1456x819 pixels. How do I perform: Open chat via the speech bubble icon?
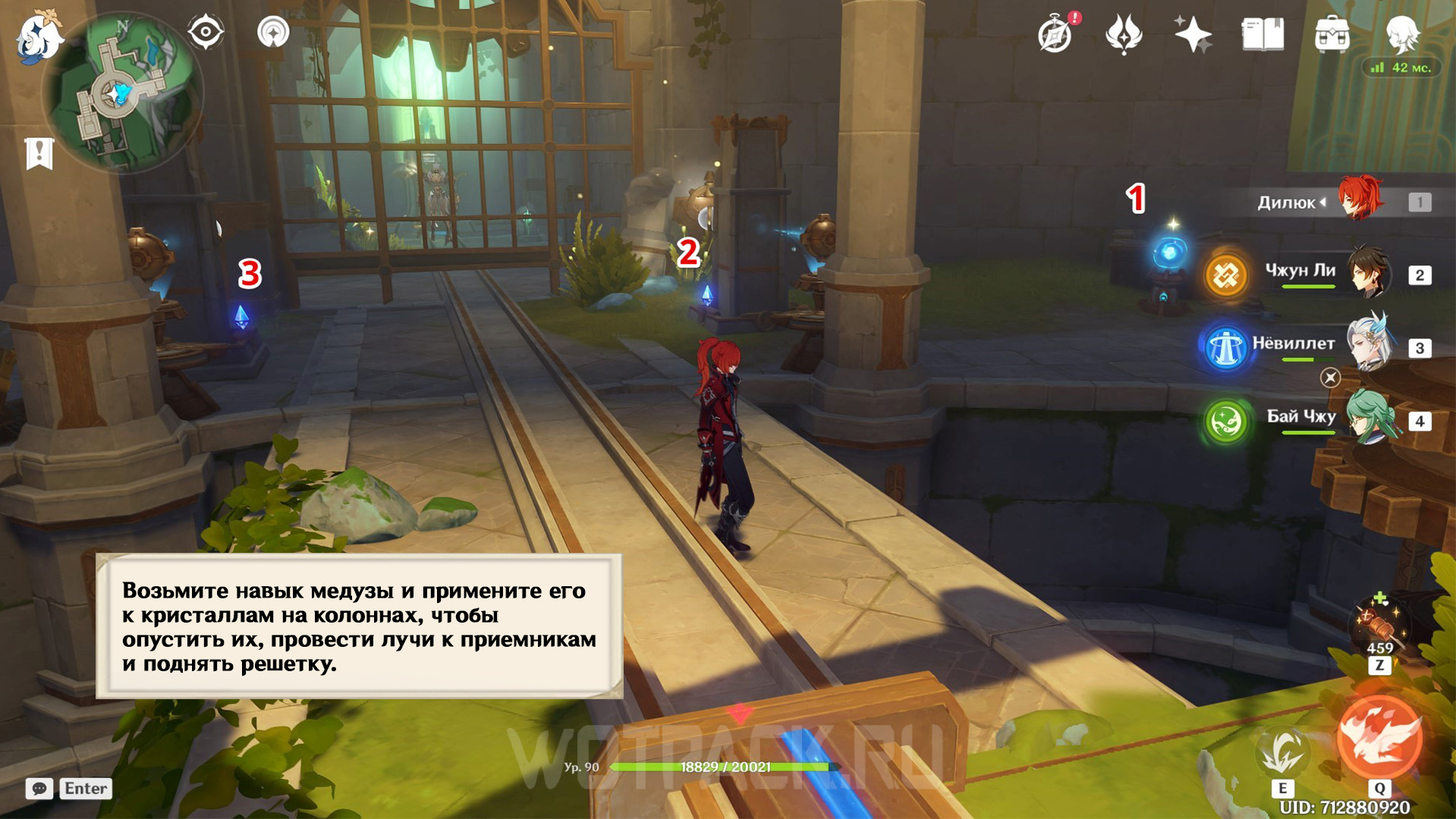(39, 789)
